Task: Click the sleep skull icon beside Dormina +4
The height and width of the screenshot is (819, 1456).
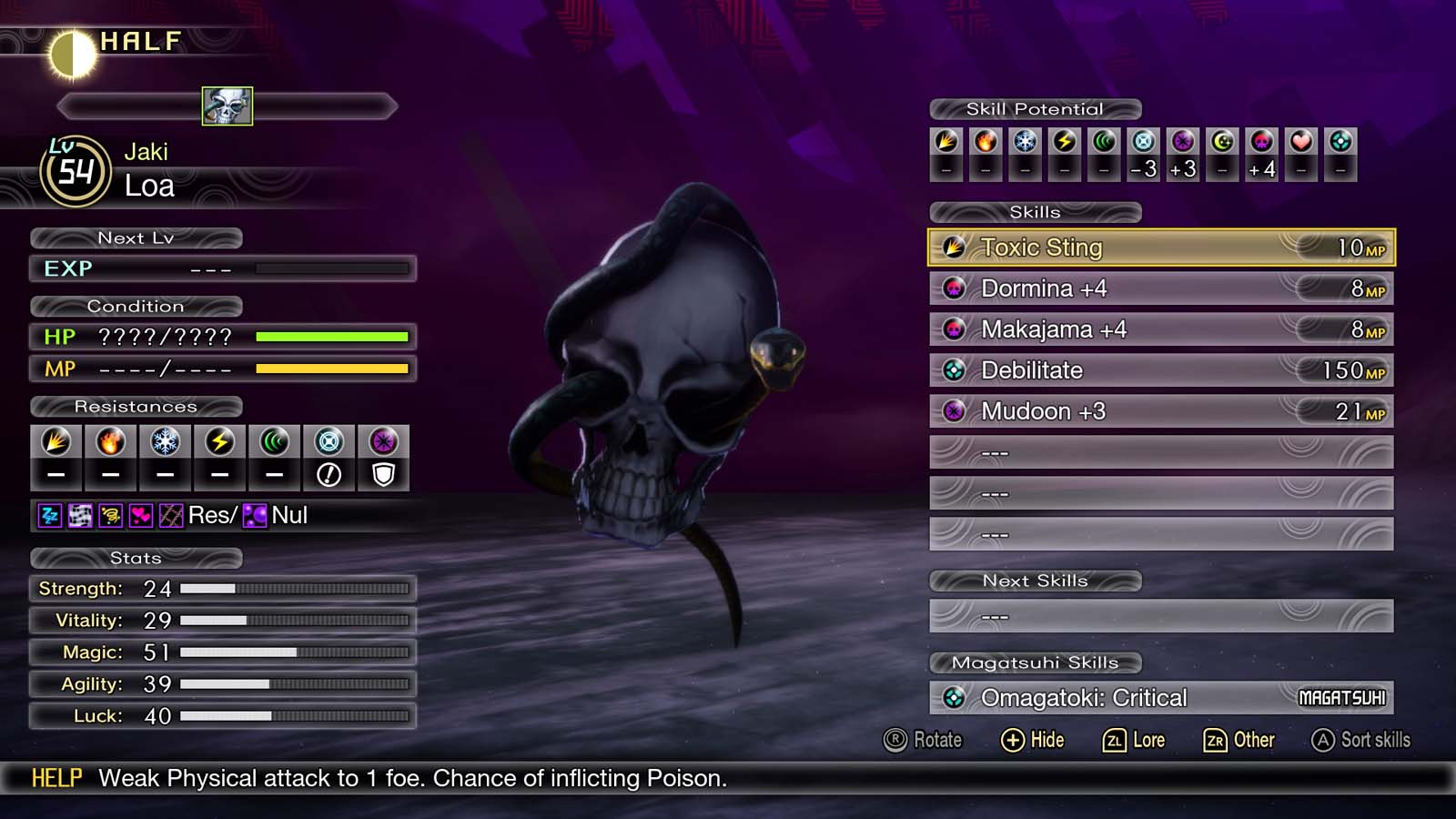Action: [955, 288]
